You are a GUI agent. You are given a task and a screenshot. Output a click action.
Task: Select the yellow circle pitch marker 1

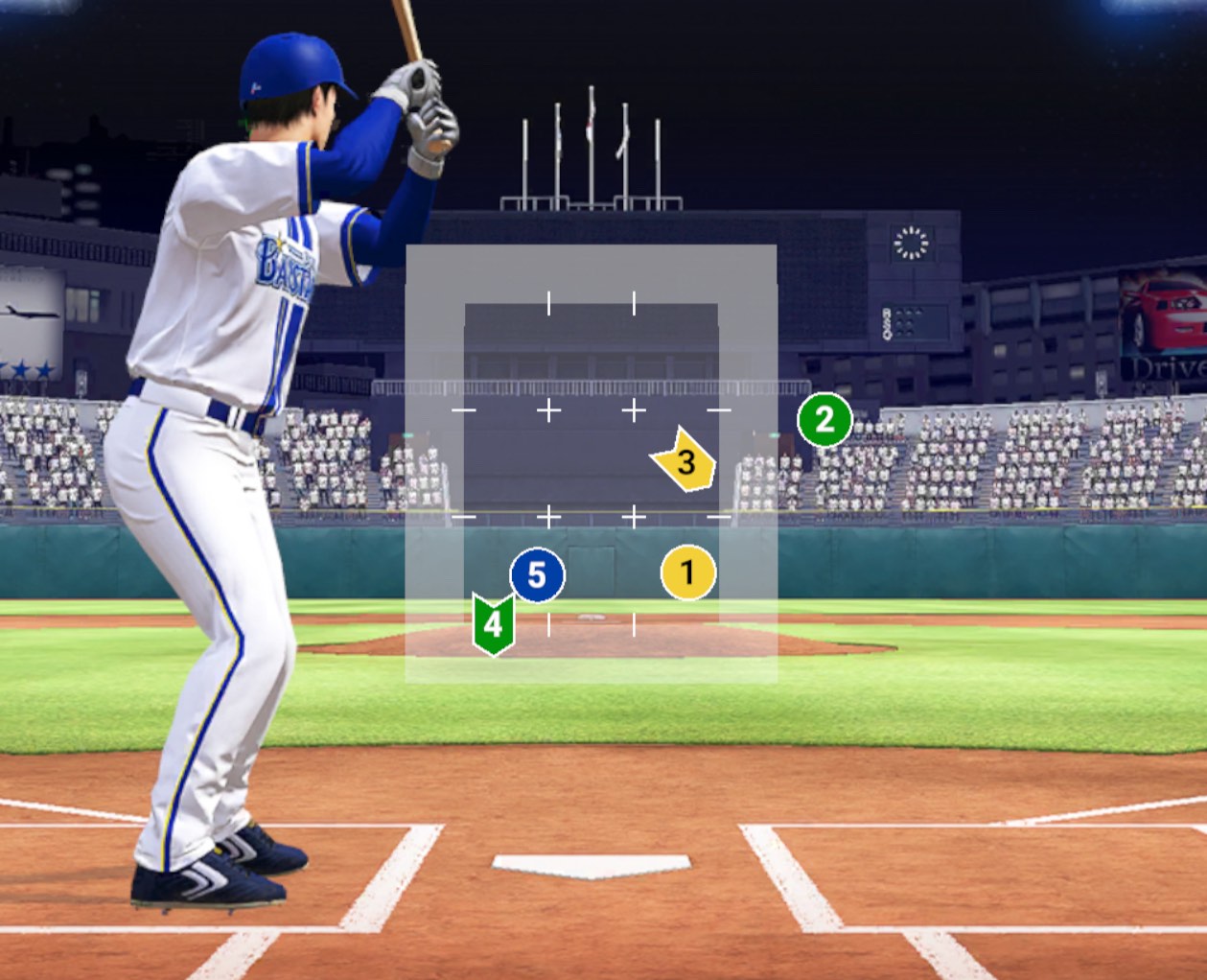point(687,572)
